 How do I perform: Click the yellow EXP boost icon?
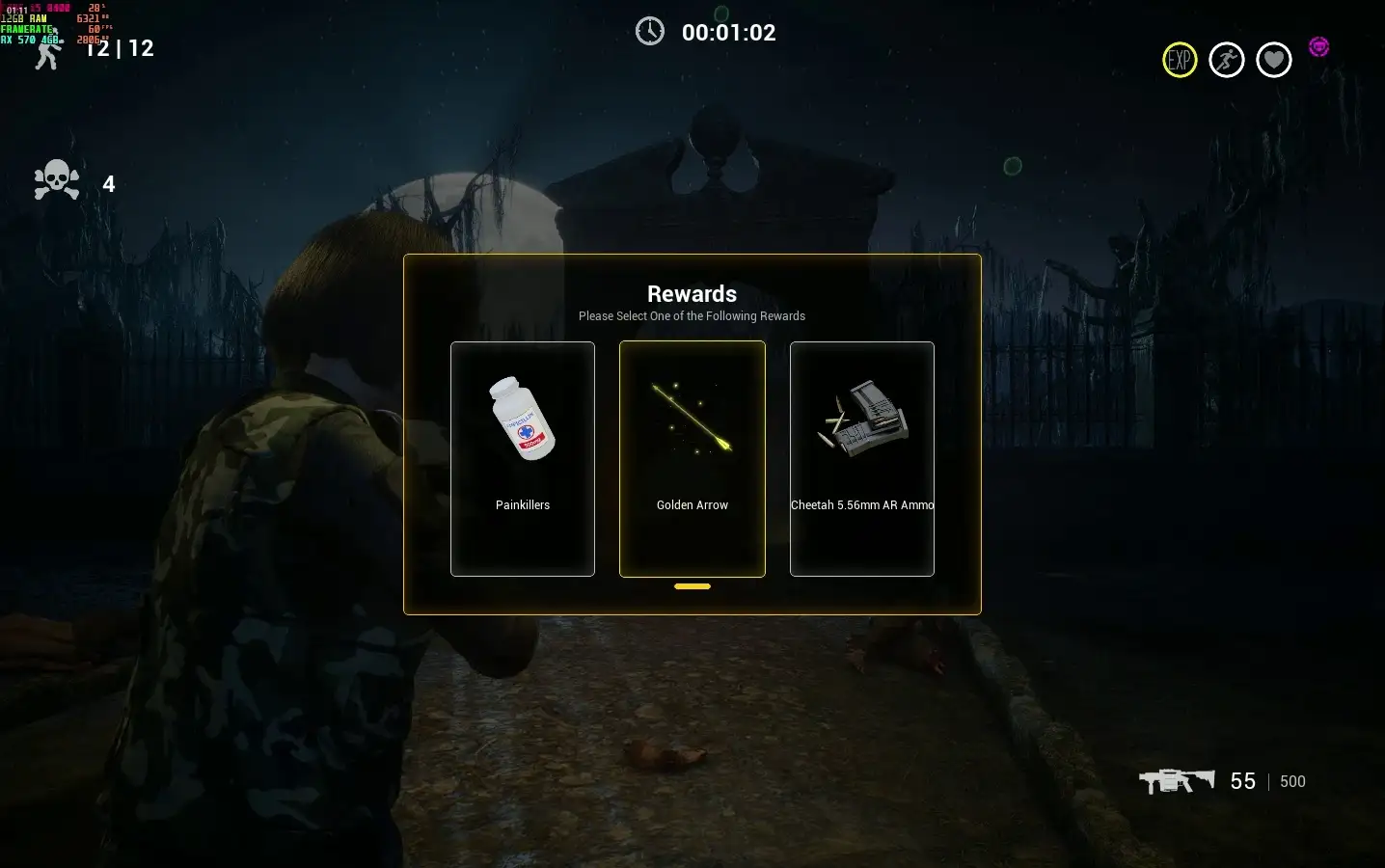pyautogui.click(x=1180, y=60)
